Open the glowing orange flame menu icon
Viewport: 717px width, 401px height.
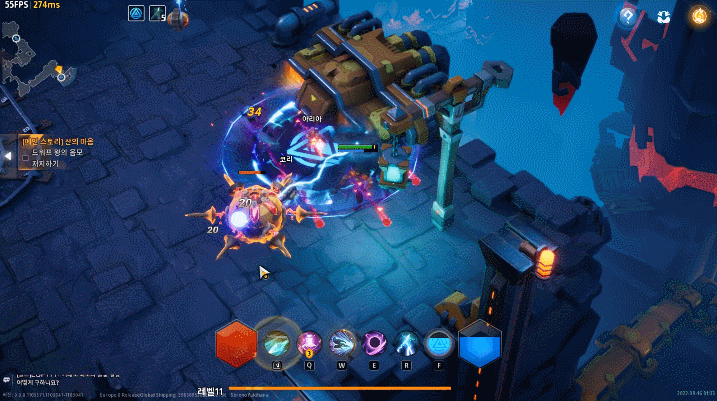[x=698, y=16]
